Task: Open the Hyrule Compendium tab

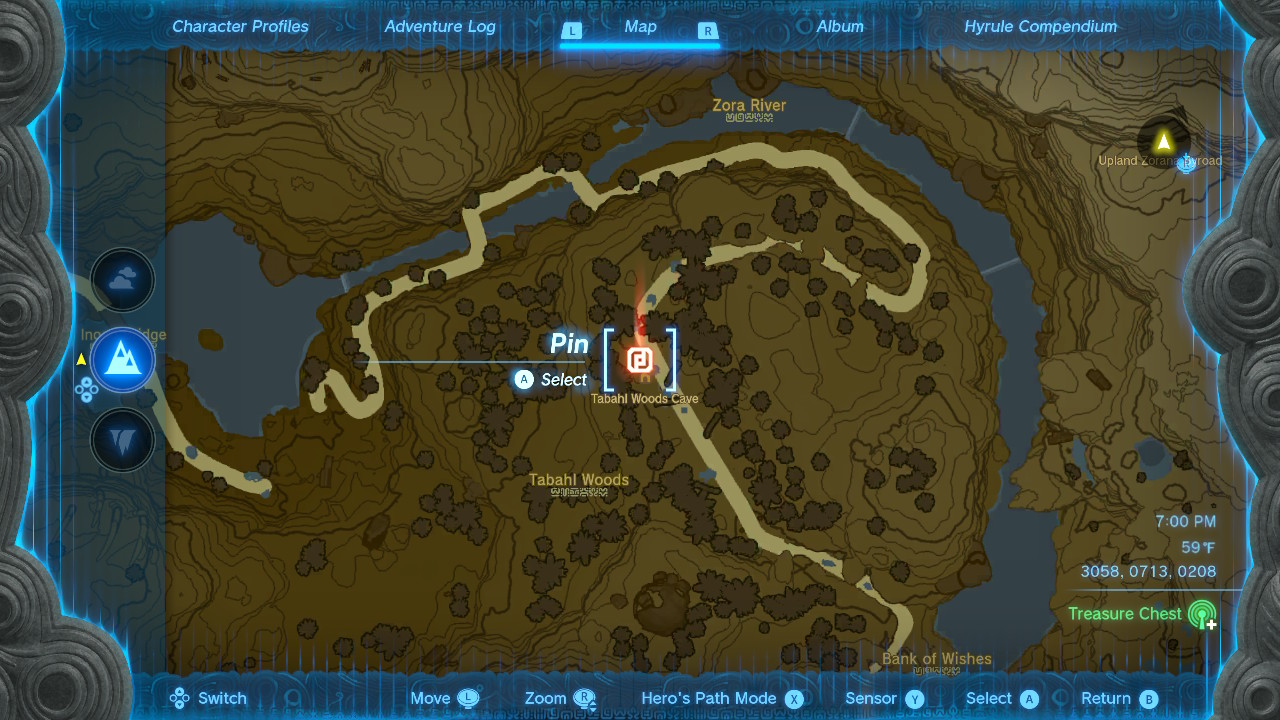Action: pos(1040,27)
